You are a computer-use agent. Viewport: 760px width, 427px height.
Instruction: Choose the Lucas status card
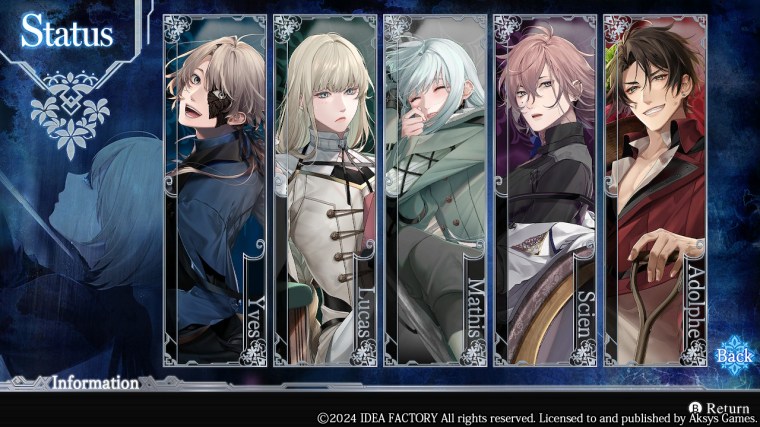pyautogui.click(x=325, y=190)
